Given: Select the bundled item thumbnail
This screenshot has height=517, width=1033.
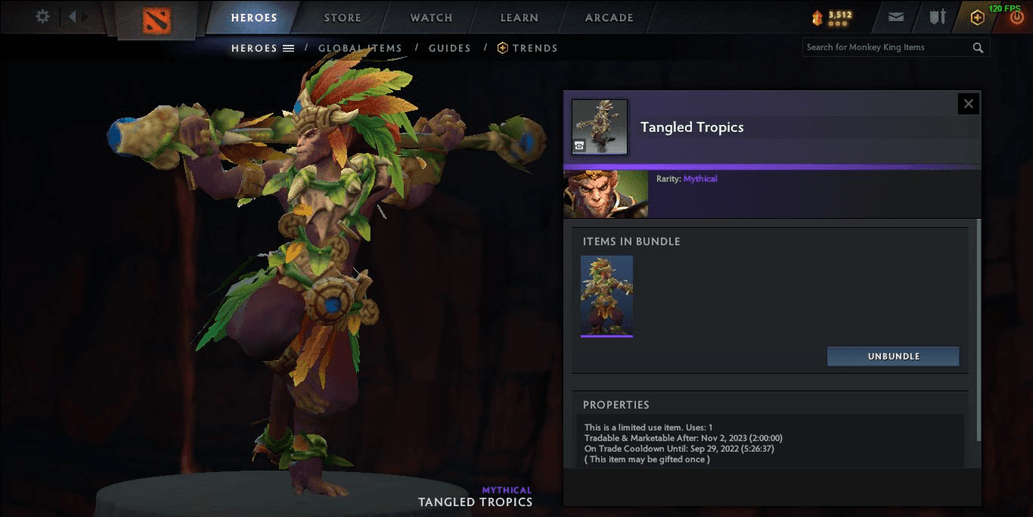Looking at the screenshot, I should tap(607, 296).
